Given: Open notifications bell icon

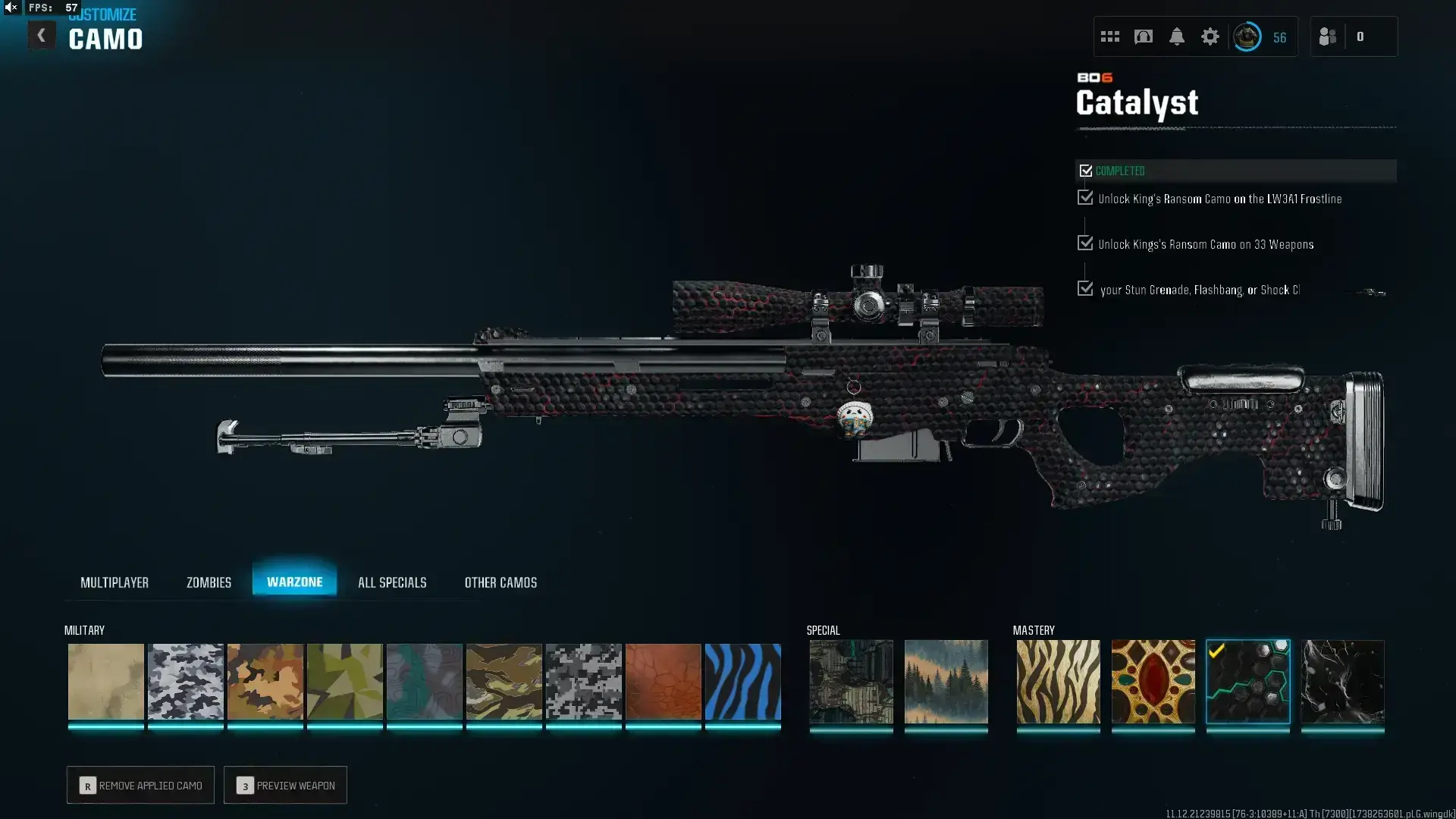Looking at the screenshot, I should point(1176,36).
